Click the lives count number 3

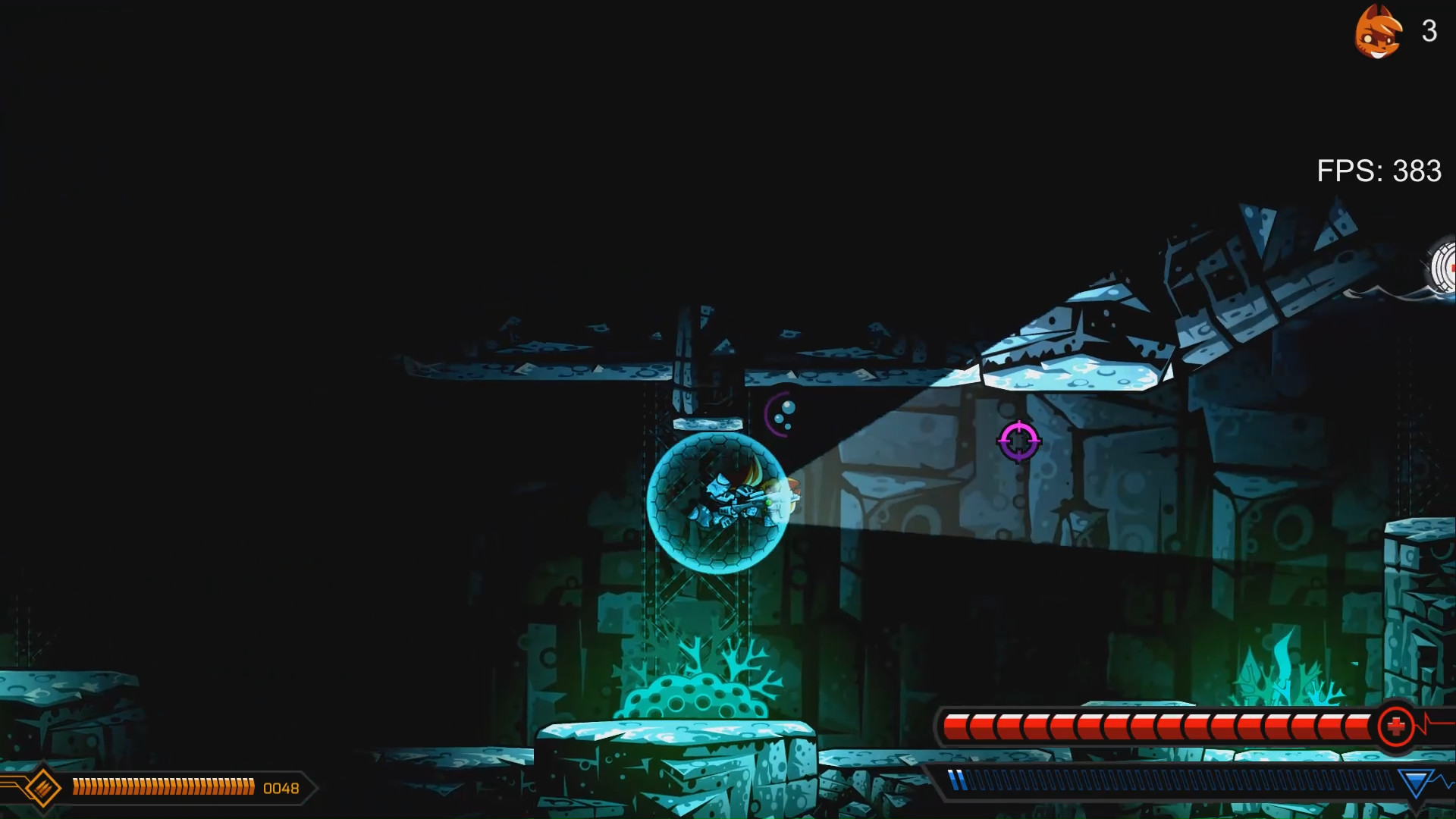point(1429,32)
